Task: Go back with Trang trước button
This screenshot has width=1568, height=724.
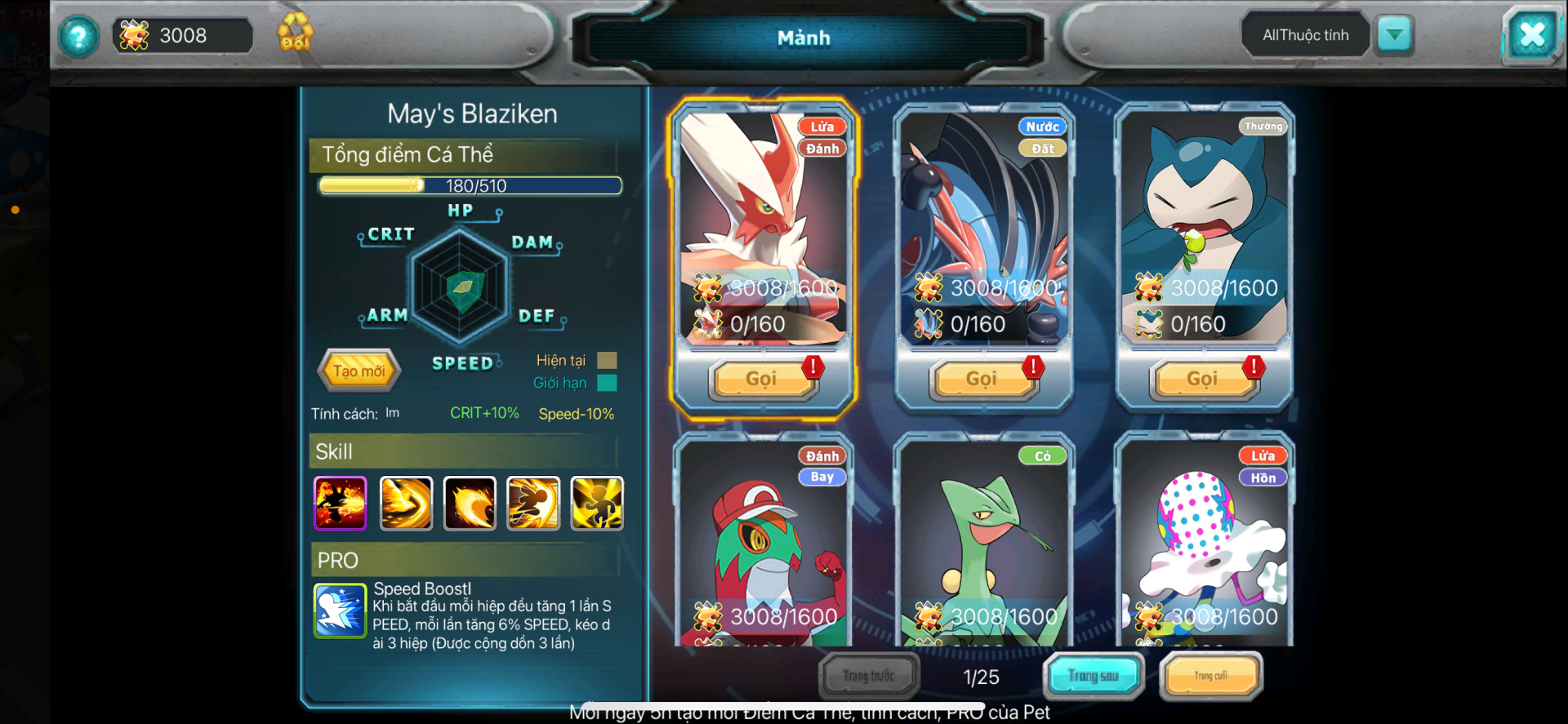Action: point(869,676)
